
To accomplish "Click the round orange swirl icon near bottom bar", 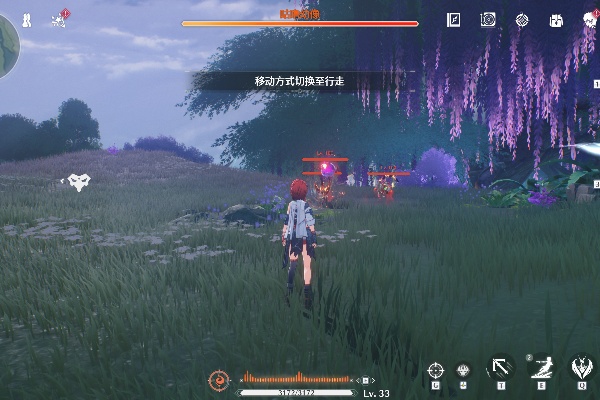I will (219, 380).
